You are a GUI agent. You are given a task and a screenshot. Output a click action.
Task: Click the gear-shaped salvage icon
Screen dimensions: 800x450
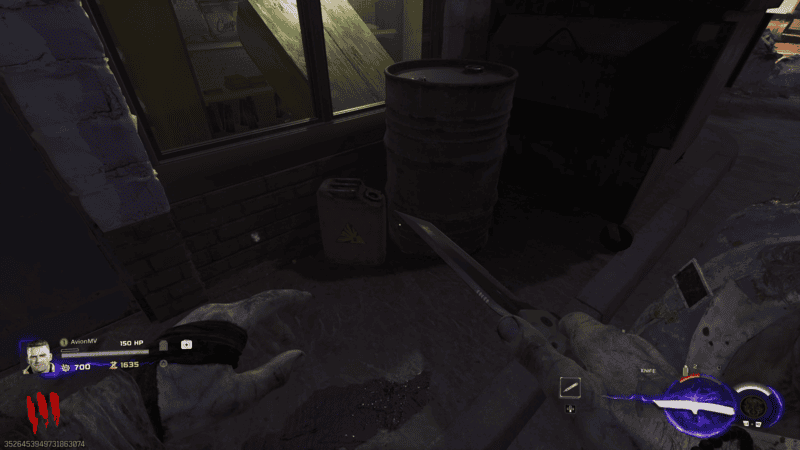(65, 367)
